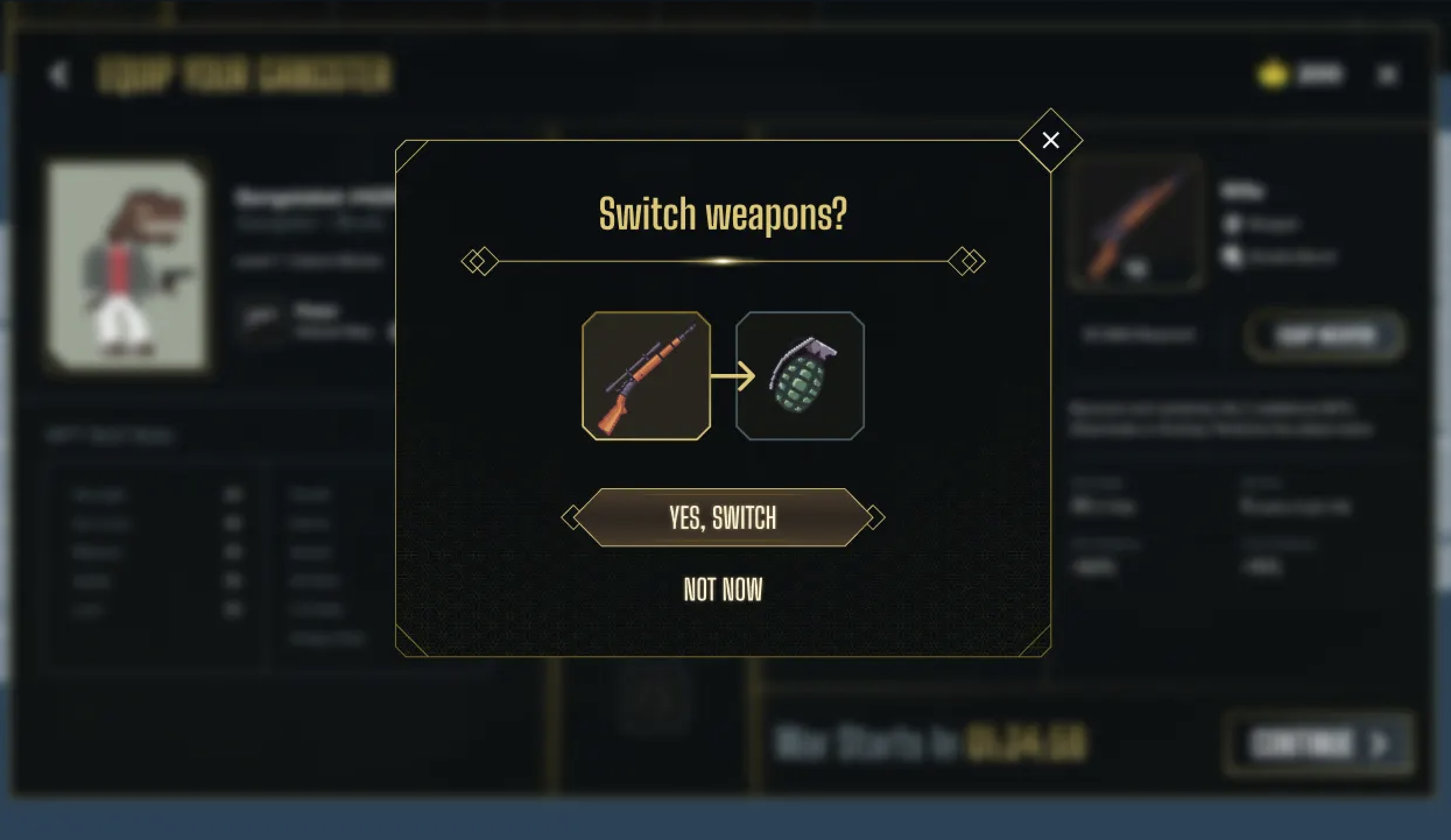Confirm with the Yes, Switch button
This screenshot has height=840, width=1451.
coord(723,517)
